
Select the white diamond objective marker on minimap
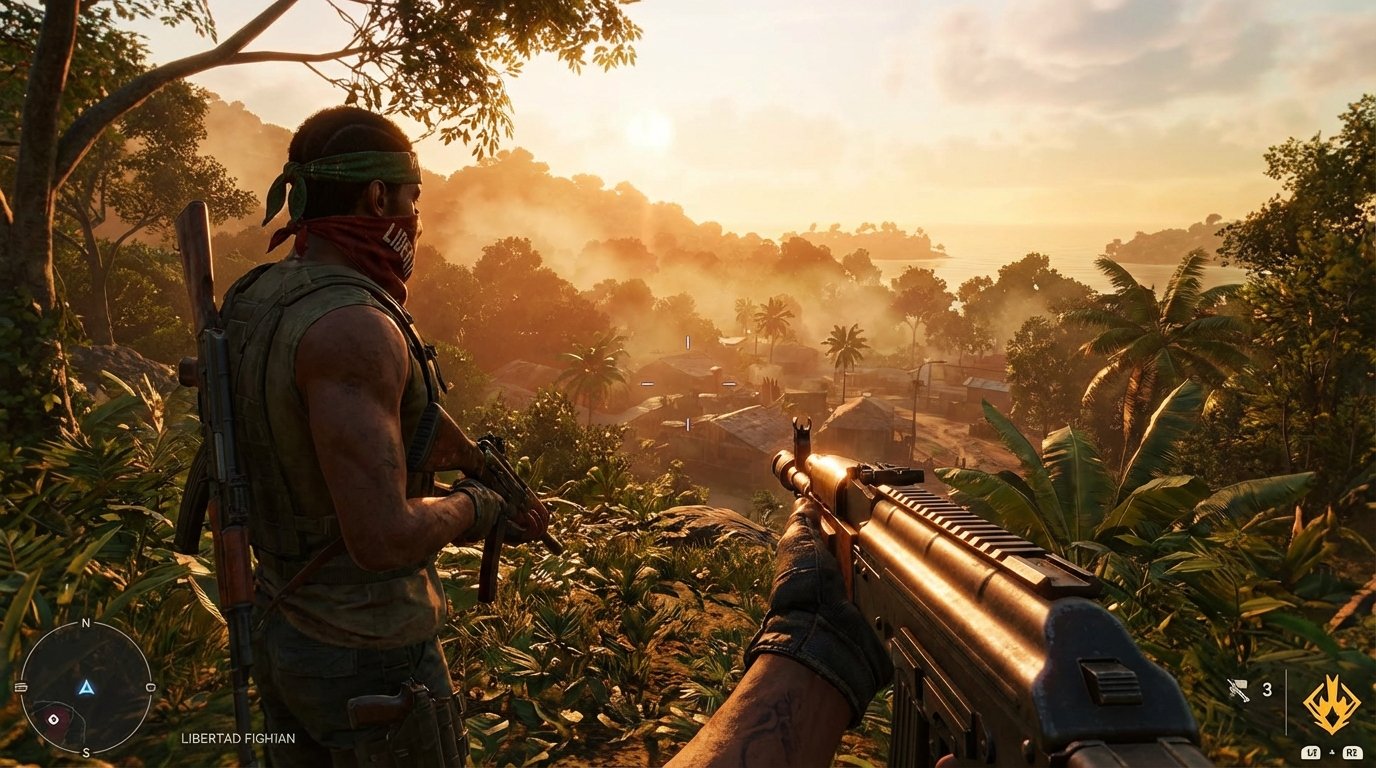pos(53,720)
